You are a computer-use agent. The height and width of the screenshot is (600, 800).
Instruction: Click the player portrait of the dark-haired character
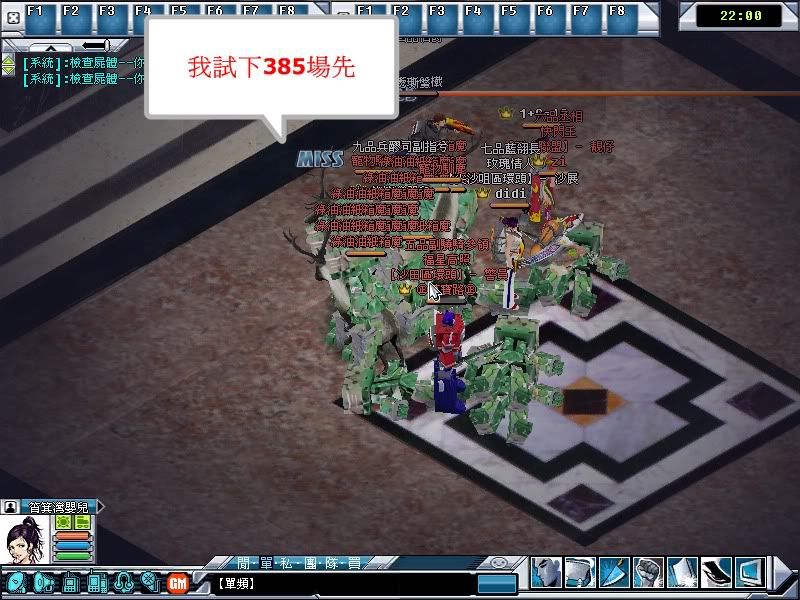click(x=25, y=544)
